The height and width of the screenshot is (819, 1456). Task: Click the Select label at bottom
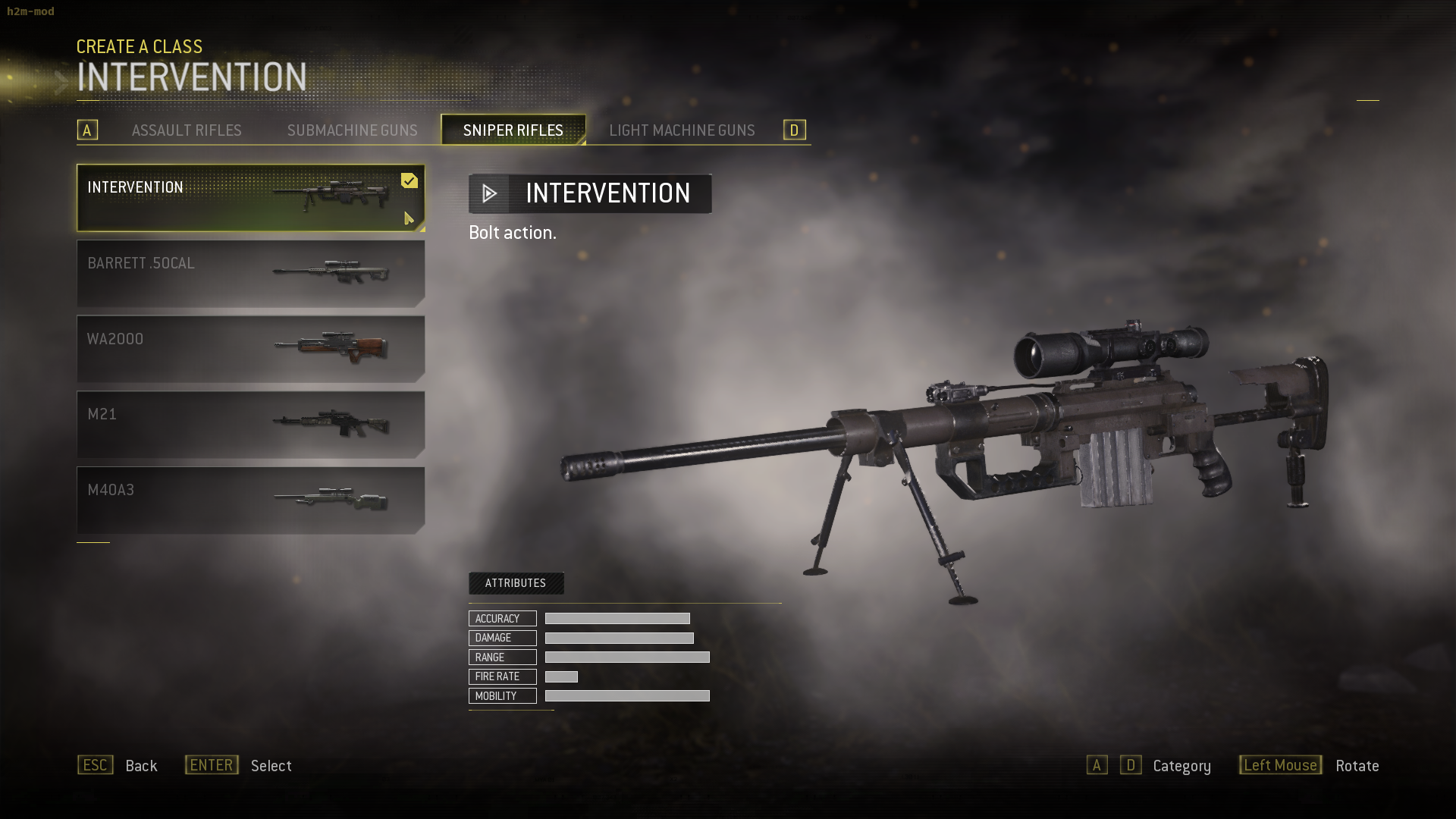tap(270, 766)
